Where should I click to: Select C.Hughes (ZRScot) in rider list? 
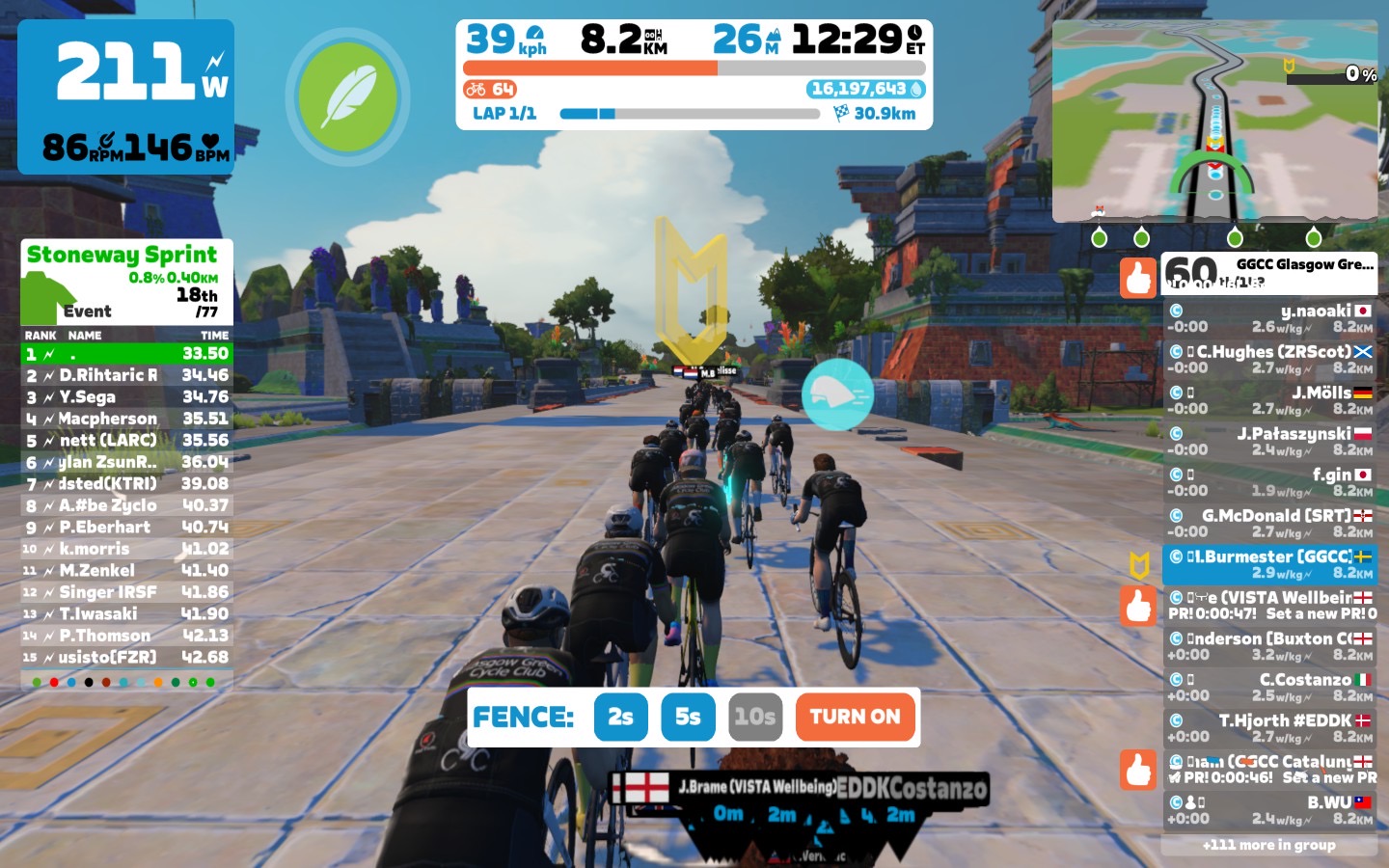(x=1269, y=359)
